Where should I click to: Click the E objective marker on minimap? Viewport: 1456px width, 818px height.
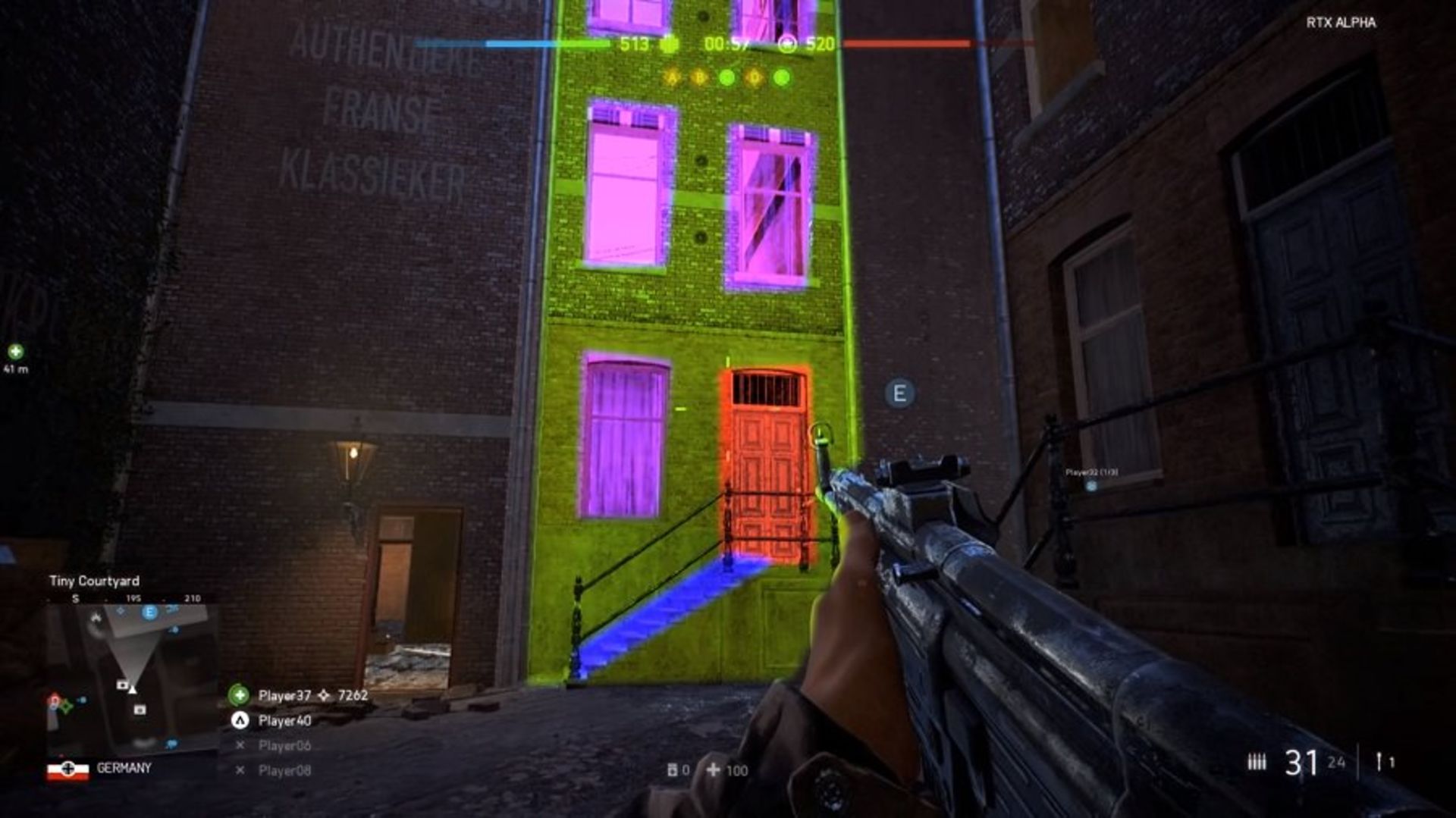(149, 612)
